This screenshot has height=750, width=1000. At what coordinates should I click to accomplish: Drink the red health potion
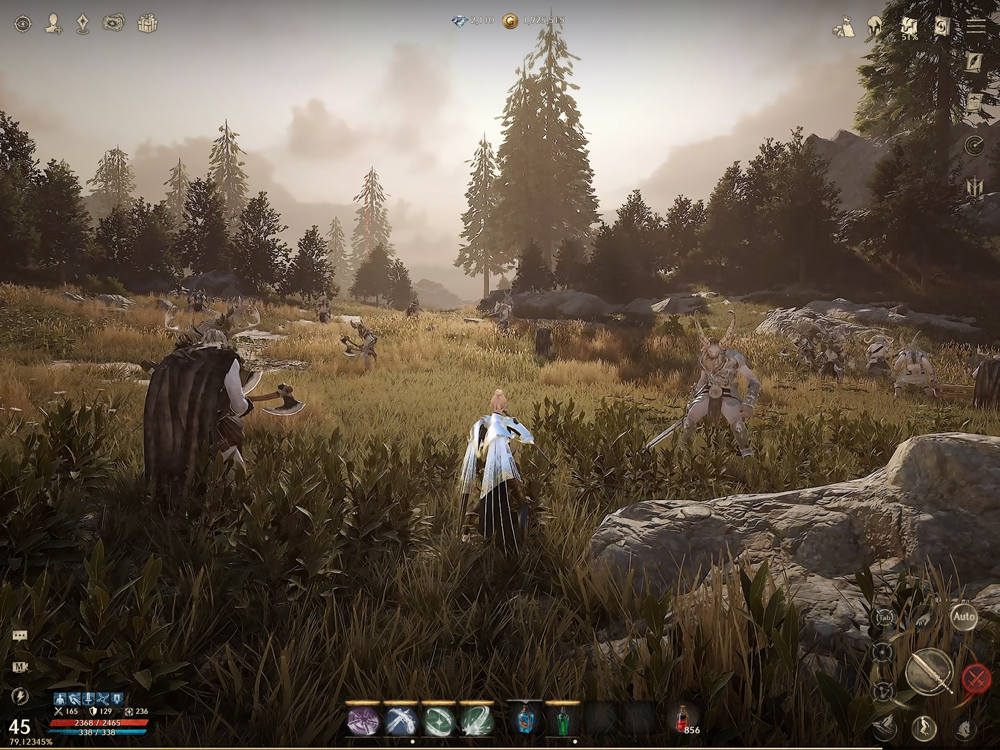click(x=682, y=718)
